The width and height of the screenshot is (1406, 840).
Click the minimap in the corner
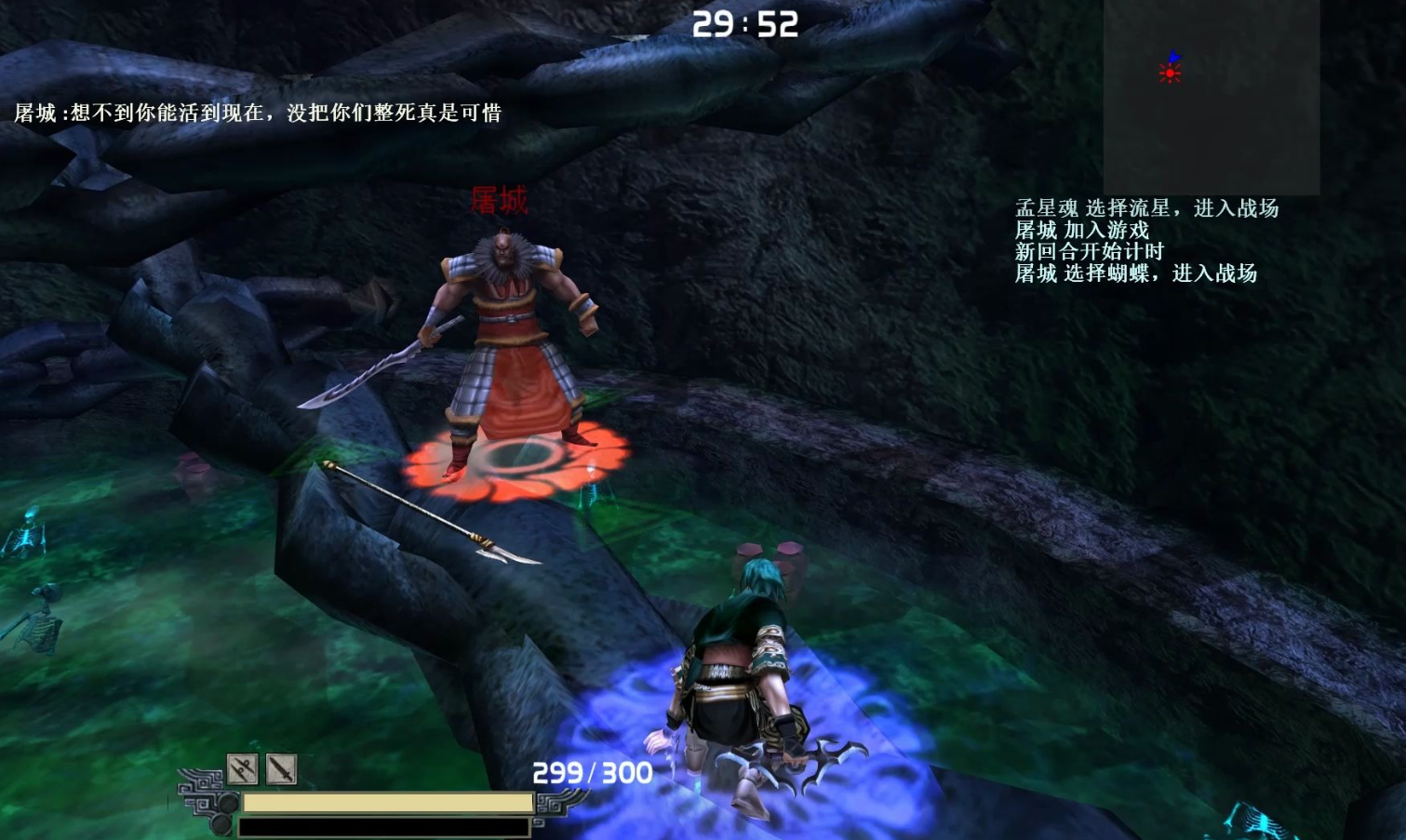[x=1211, y=97]
